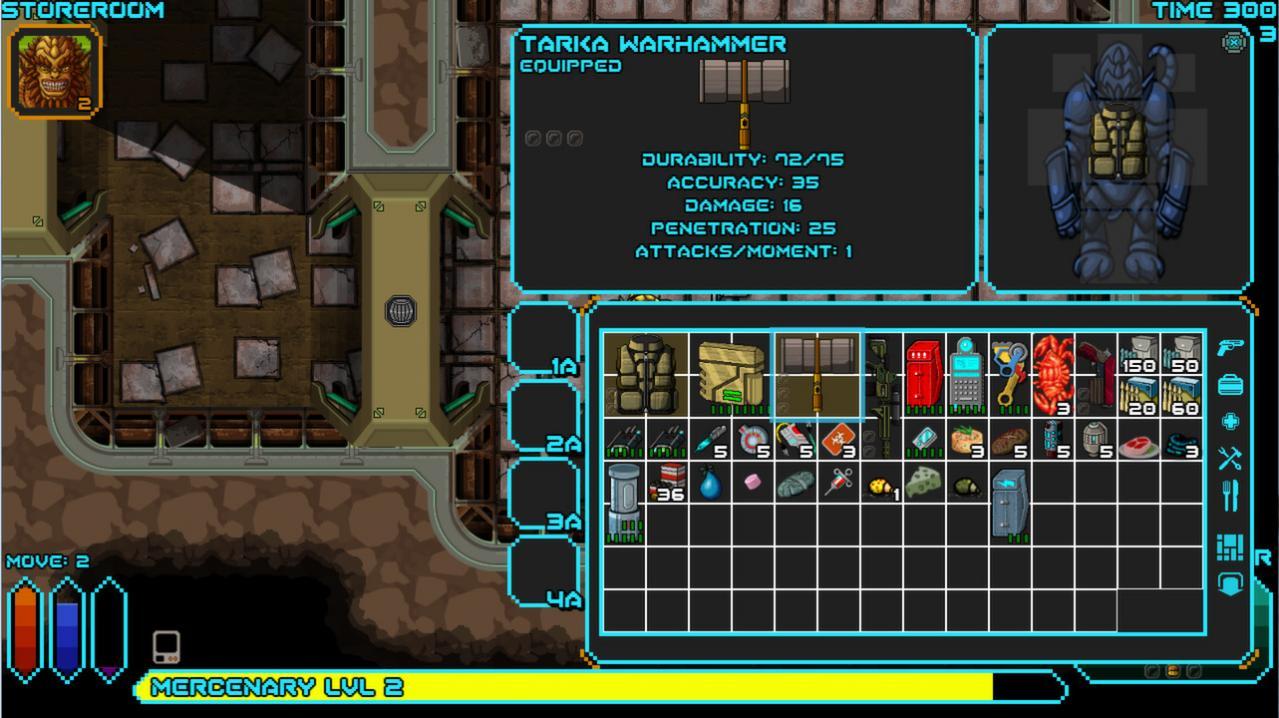Select the 1A quick slot
This screenshot has width=1279, height=718.
coord(544,341)
